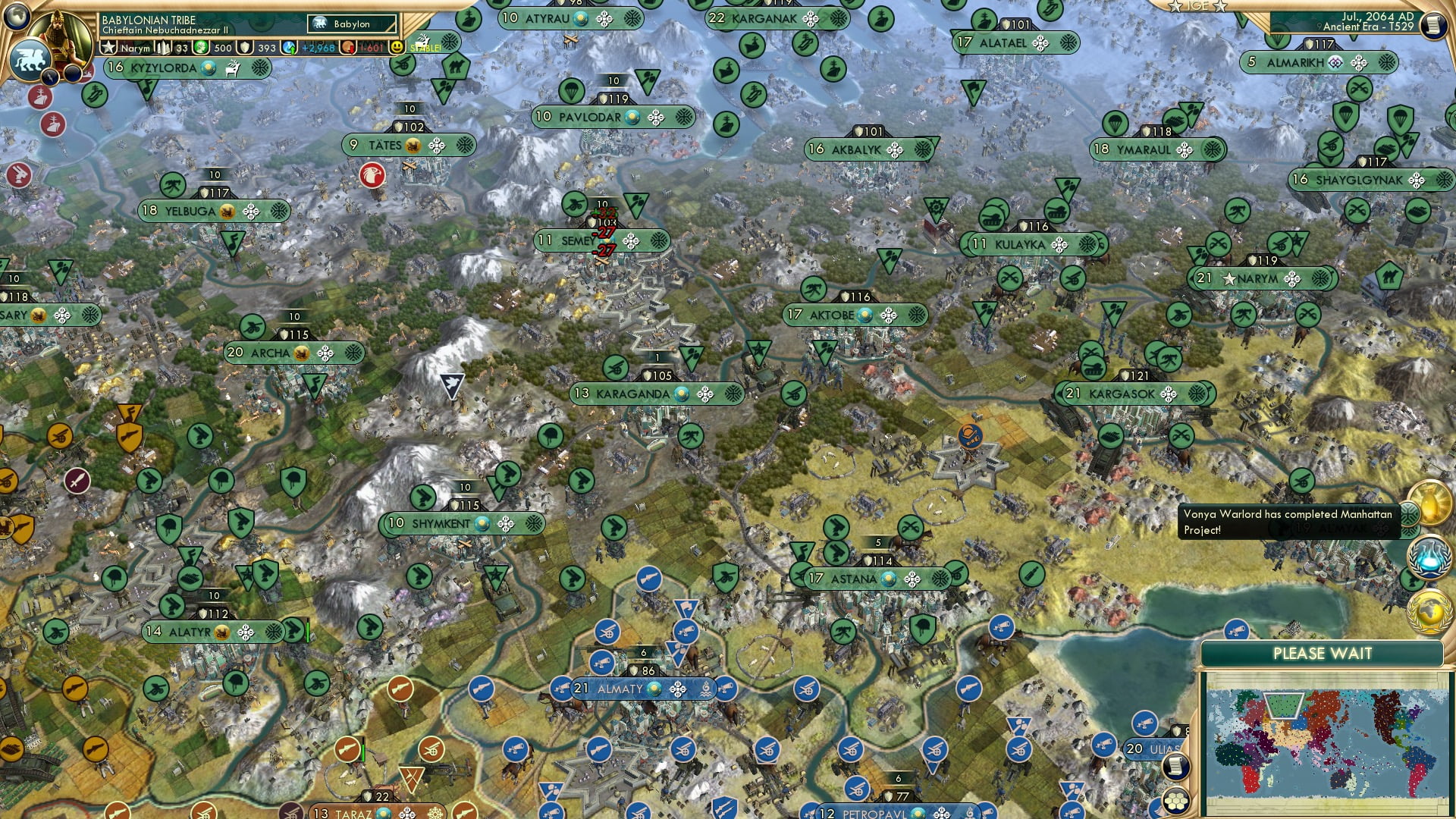The width and height of the screenshot is (1456, 819).
Task: Toggle the strategic view globe in the top-left corner
Action: (x=17, y=18)
